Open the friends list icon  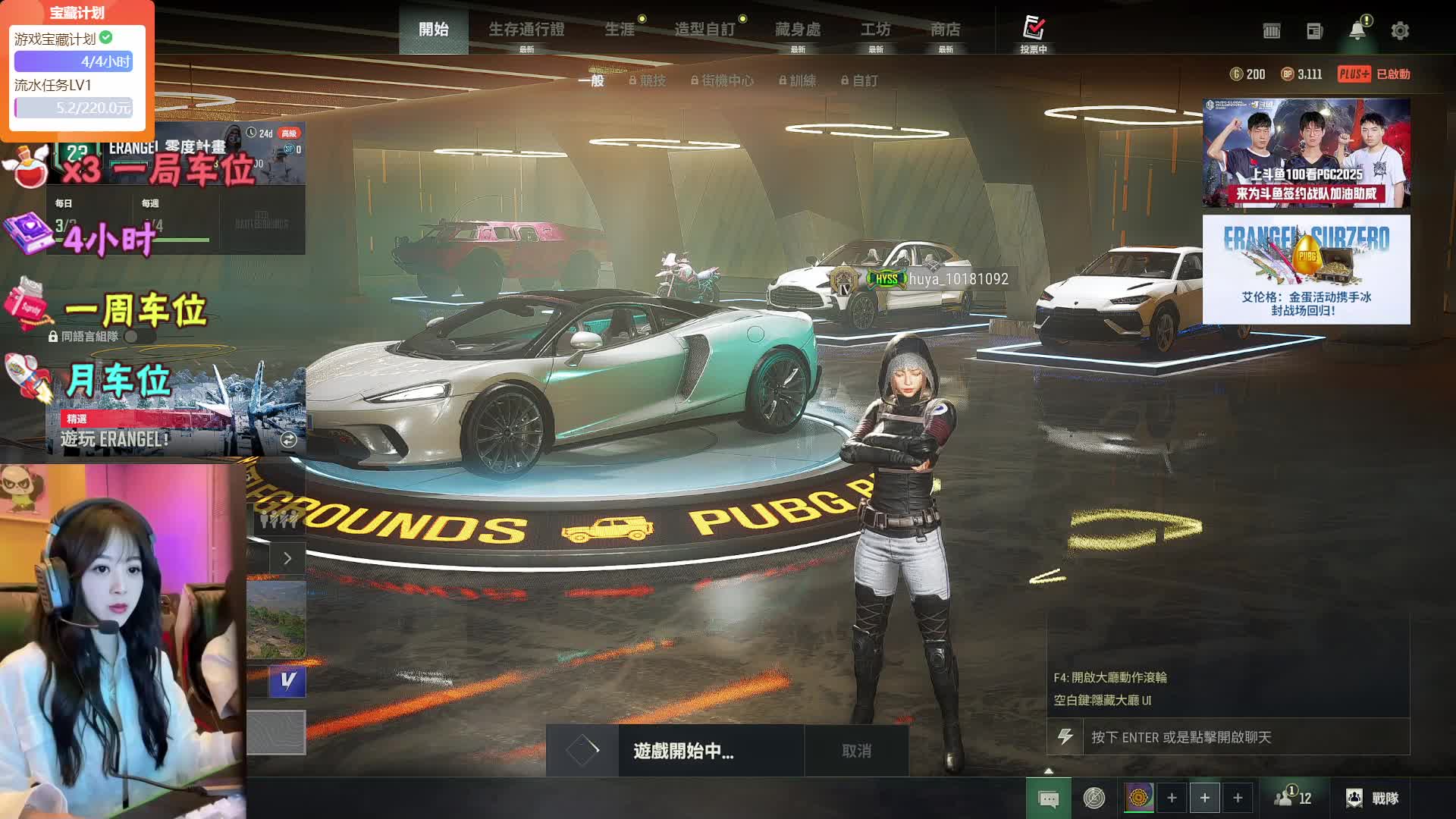(1293, 798)
